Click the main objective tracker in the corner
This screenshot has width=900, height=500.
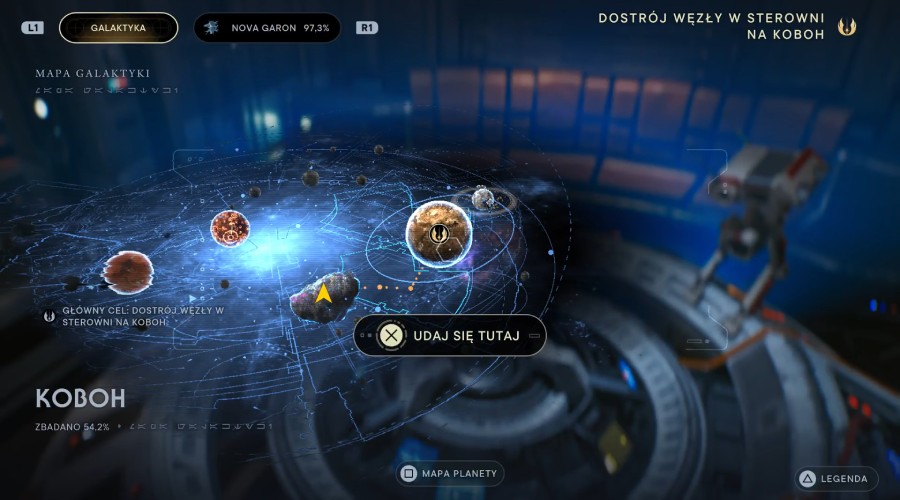[727, 26]
